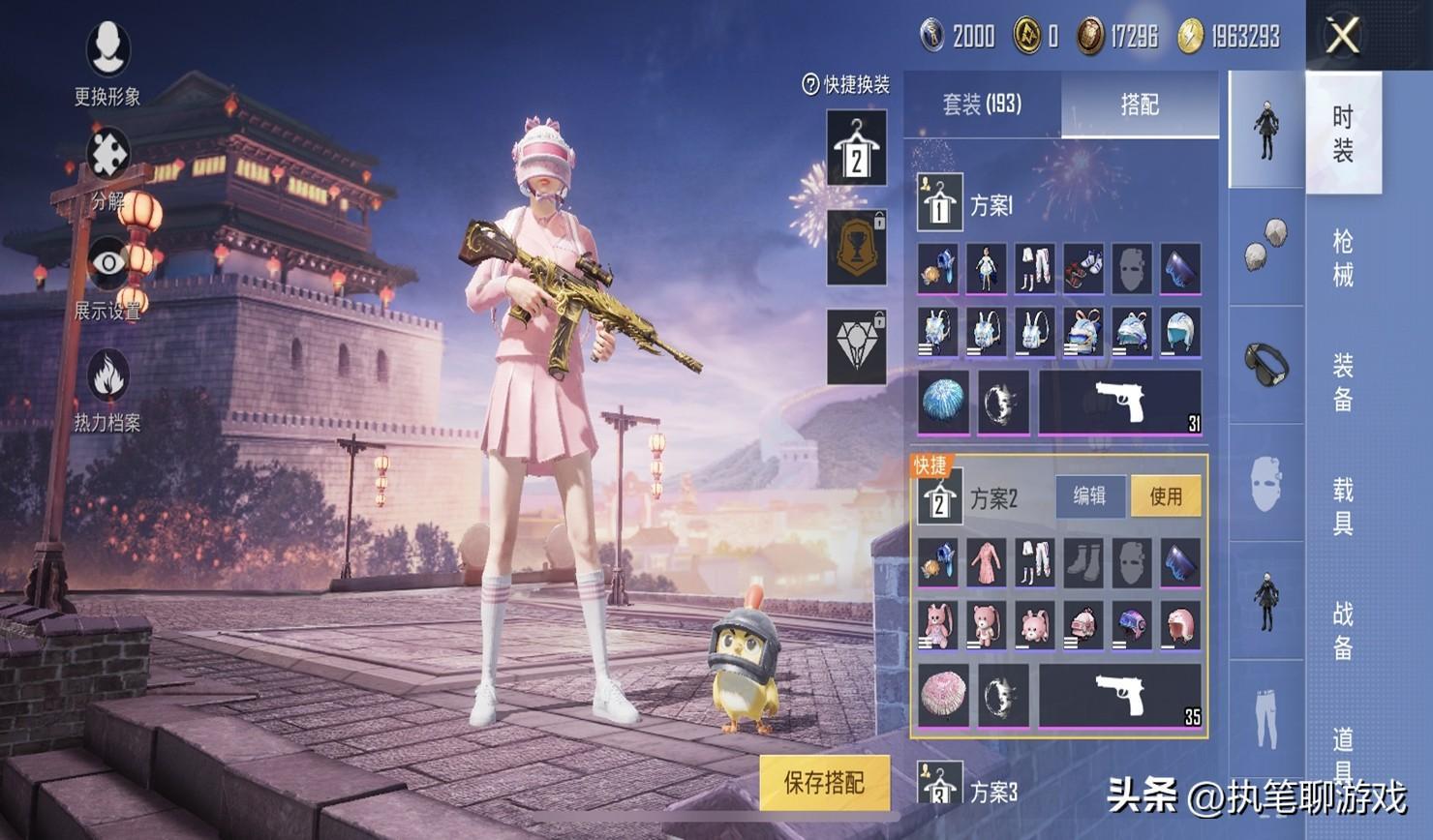Save the outfit with 保存搭配
The image size is (1433, 840).
pos(824,782)
